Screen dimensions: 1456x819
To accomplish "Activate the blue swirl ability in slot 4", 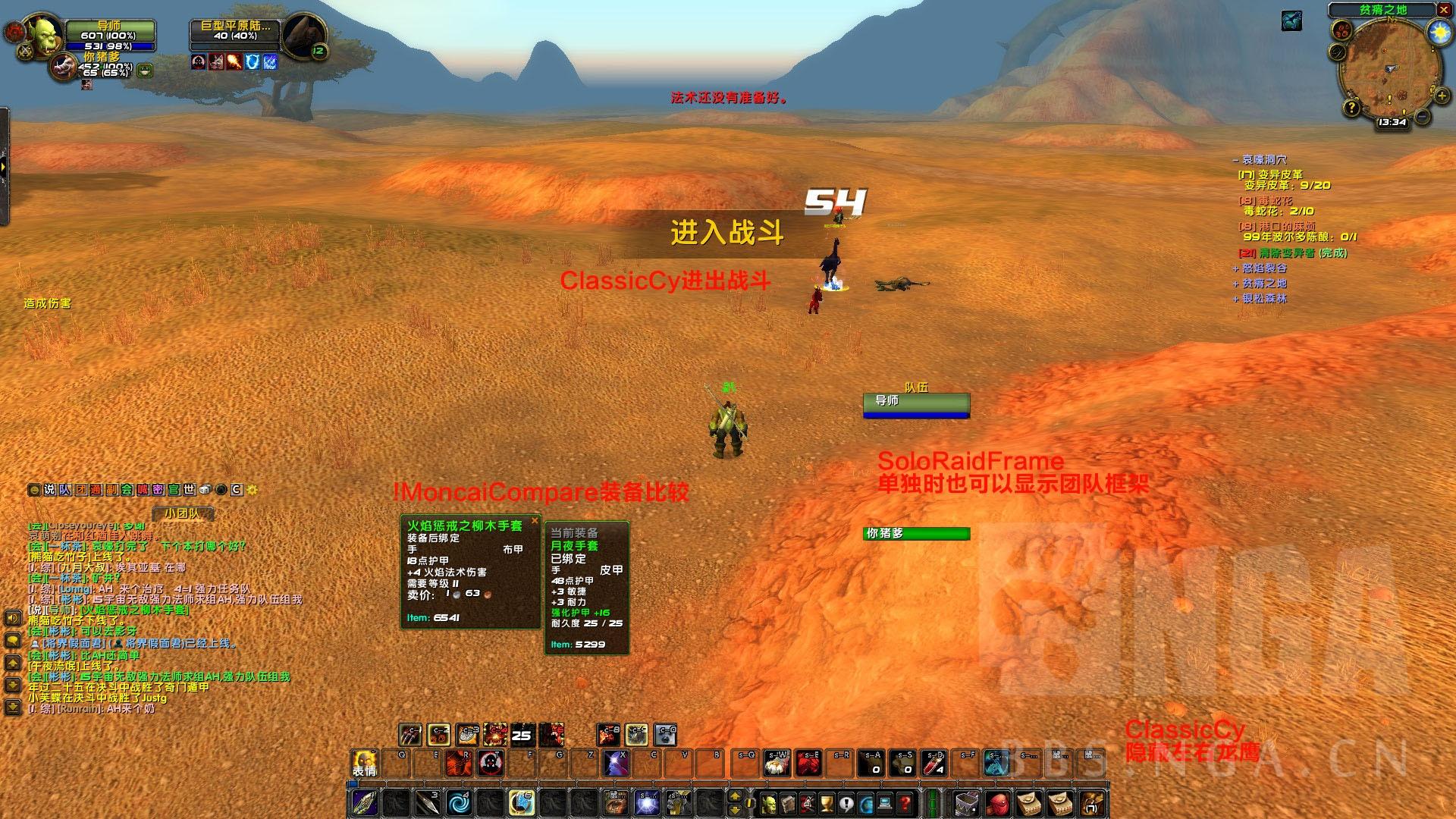I will 458,803.
